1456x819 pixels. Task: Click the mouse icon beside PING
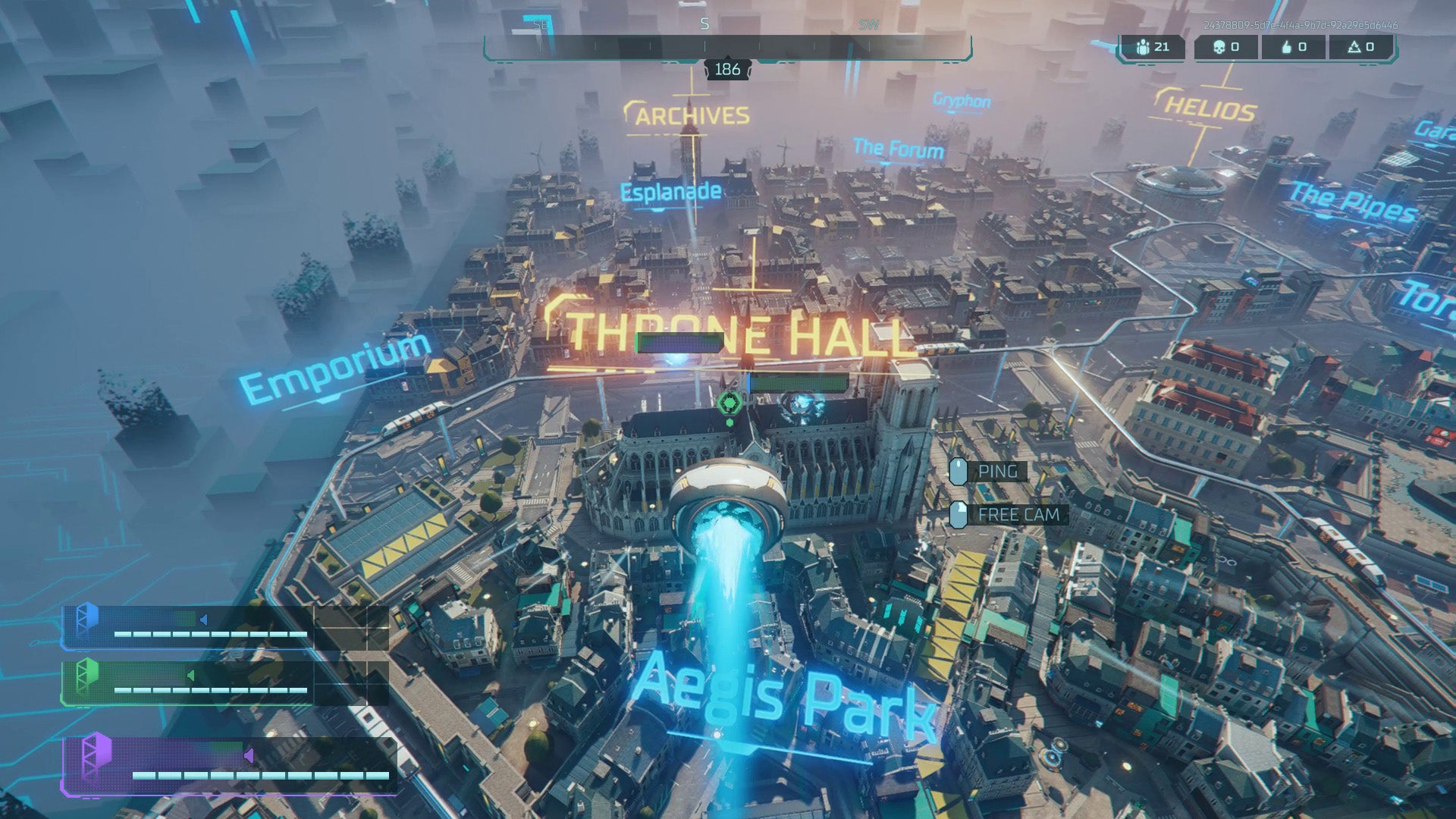959,471
